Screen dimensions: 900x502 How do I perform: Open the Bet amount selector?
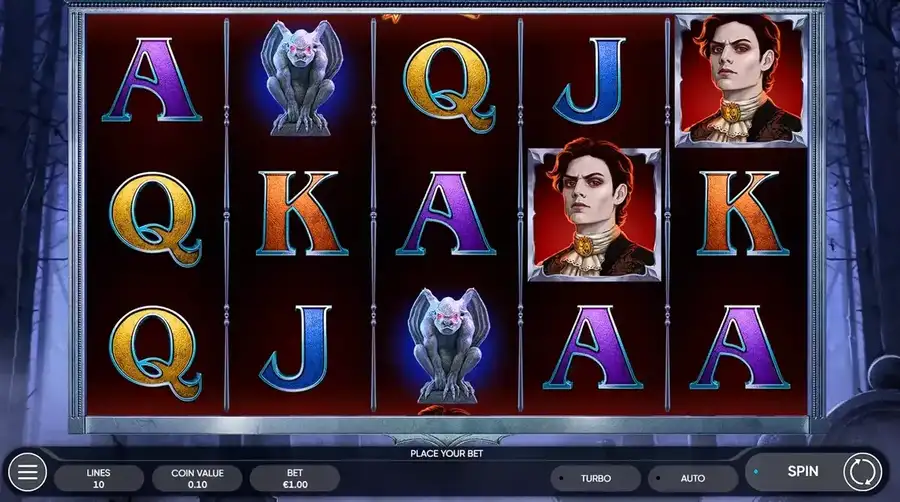click(x=295, y=478)
